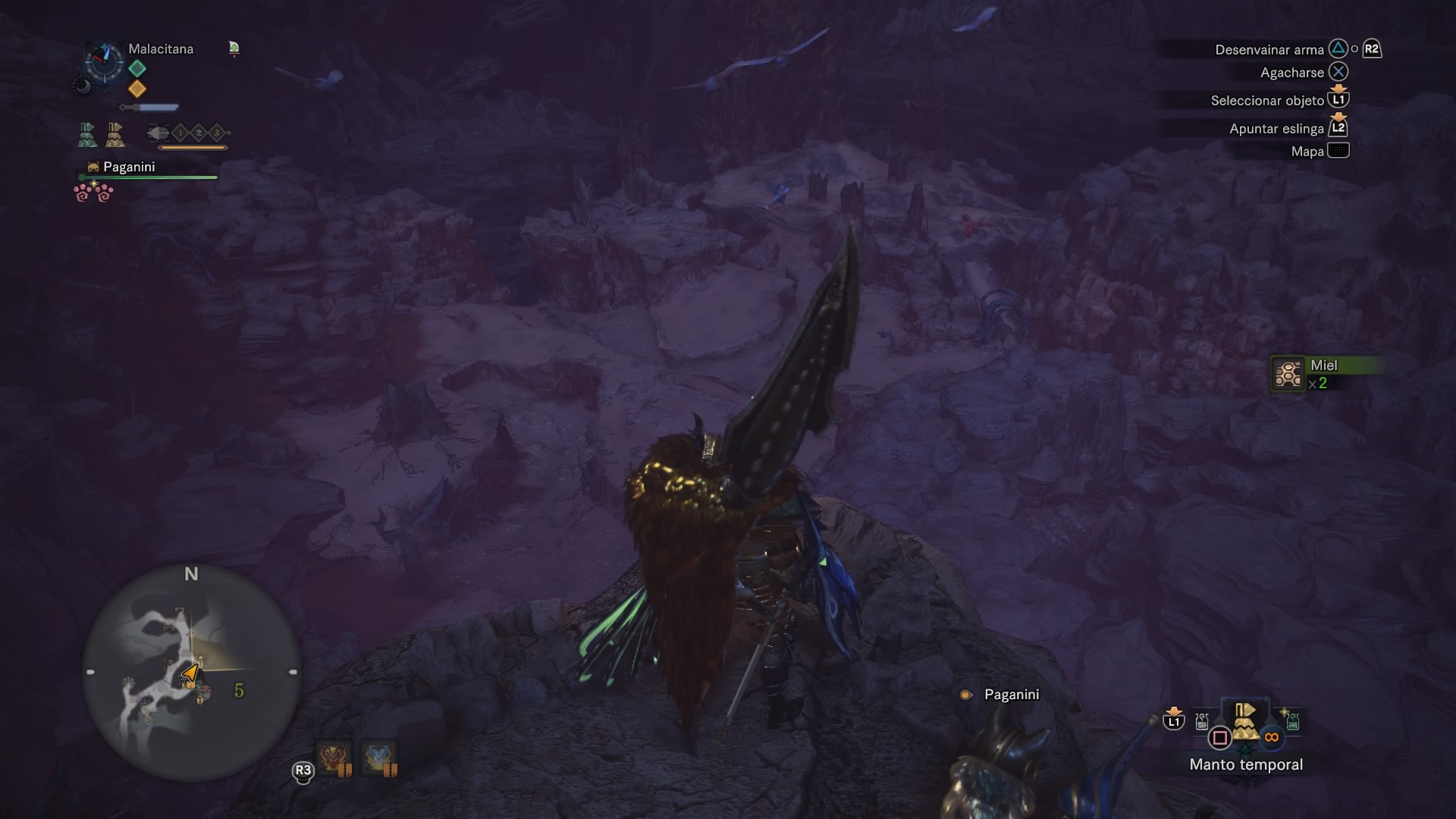Click the Palico Paganini name with cat icon

pos(121,167)
